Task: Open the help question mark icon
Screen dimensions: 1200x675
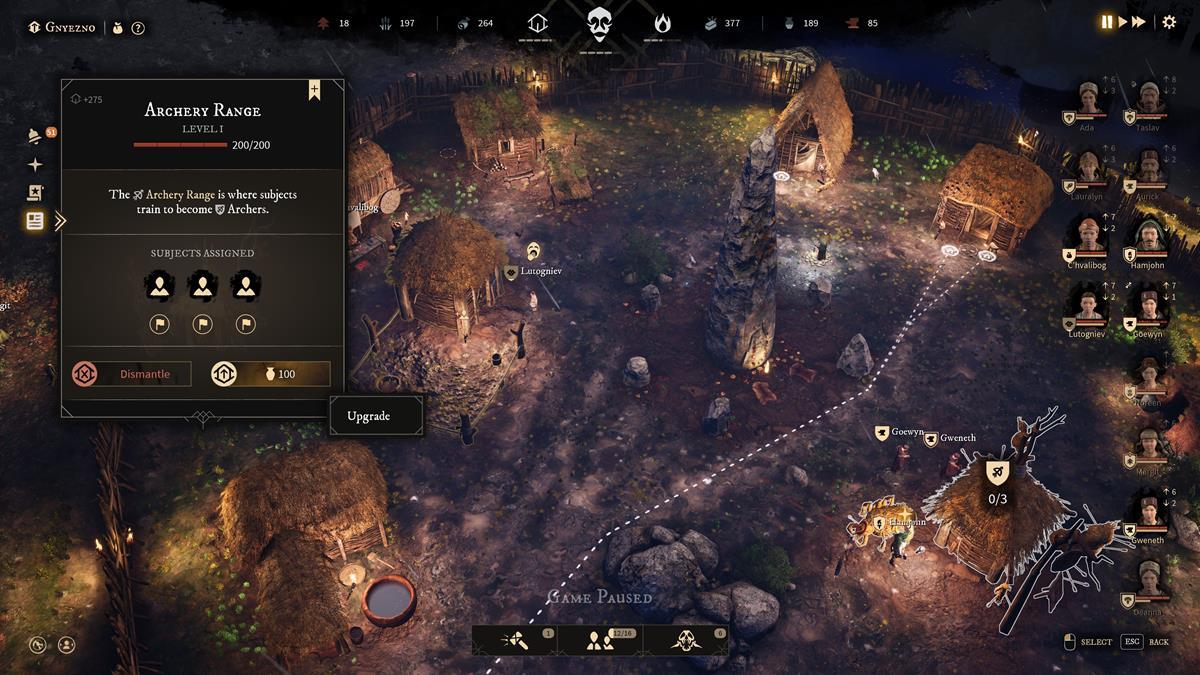Action: pos(138,28)
